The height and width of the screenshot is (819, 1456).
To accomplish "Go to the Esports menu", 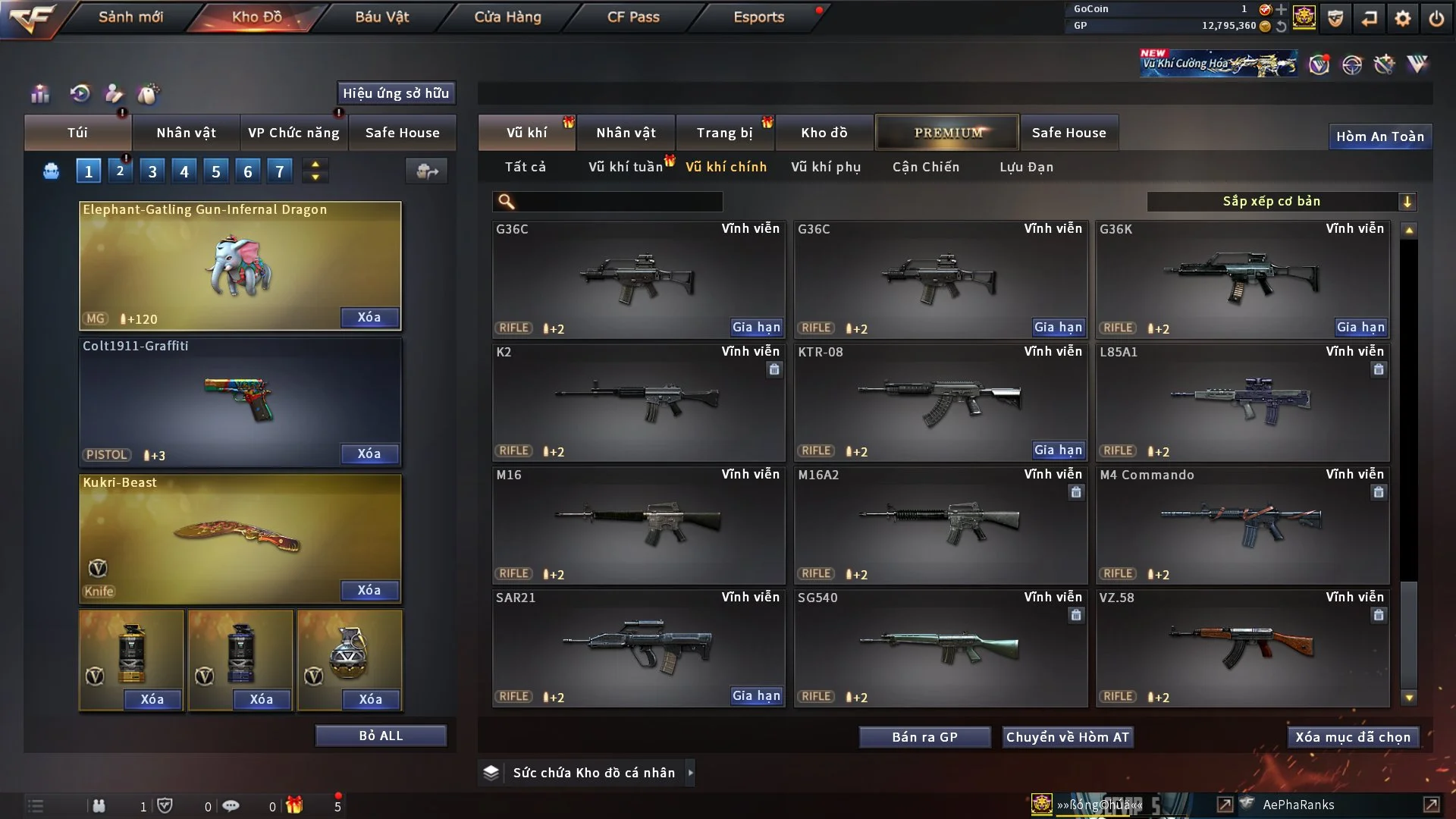I will click(758, 17).
